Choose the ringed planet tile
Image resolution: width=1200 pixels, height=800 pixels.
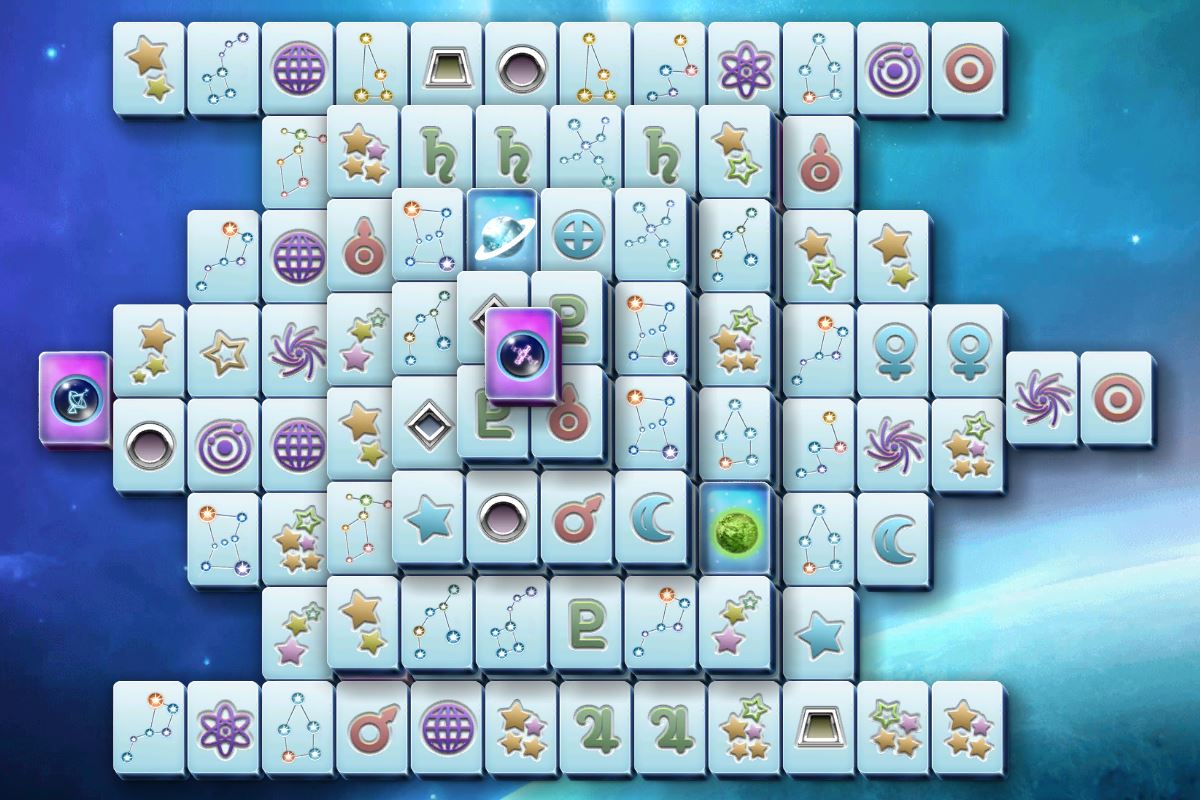tap(501, 232)
